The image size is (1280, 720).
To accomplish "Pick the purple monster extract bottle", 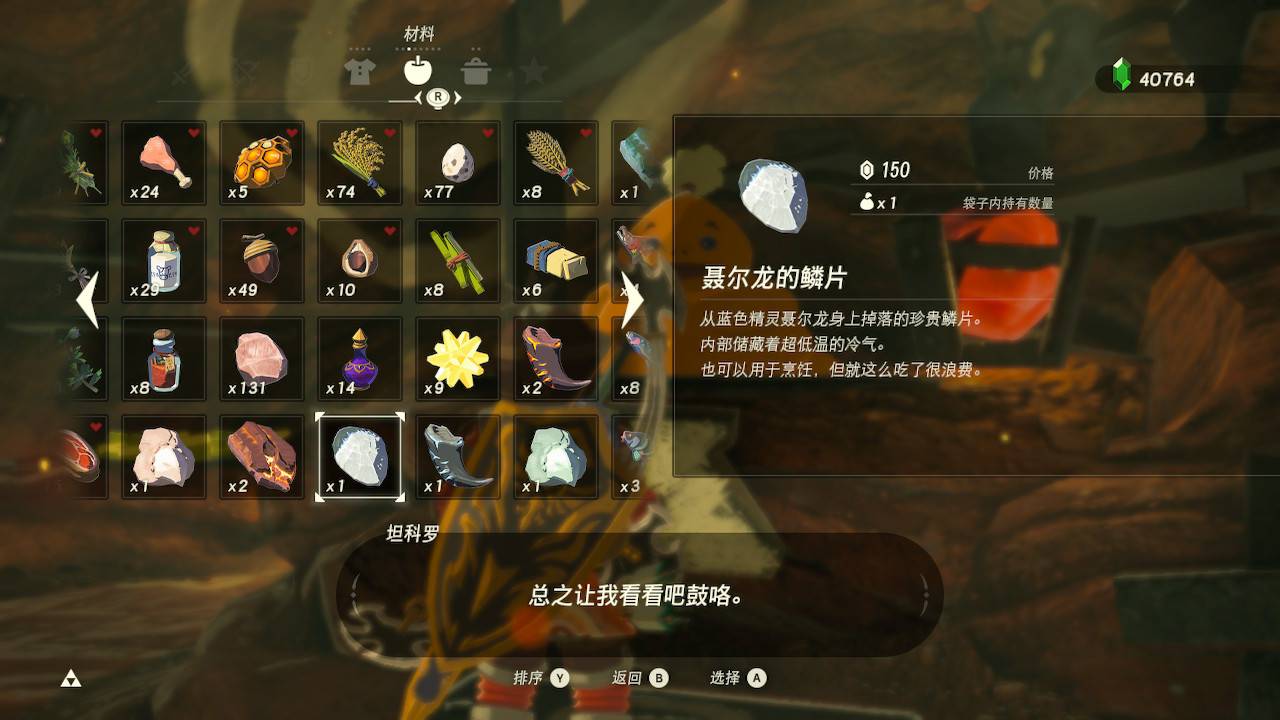I will click(360, 359).
